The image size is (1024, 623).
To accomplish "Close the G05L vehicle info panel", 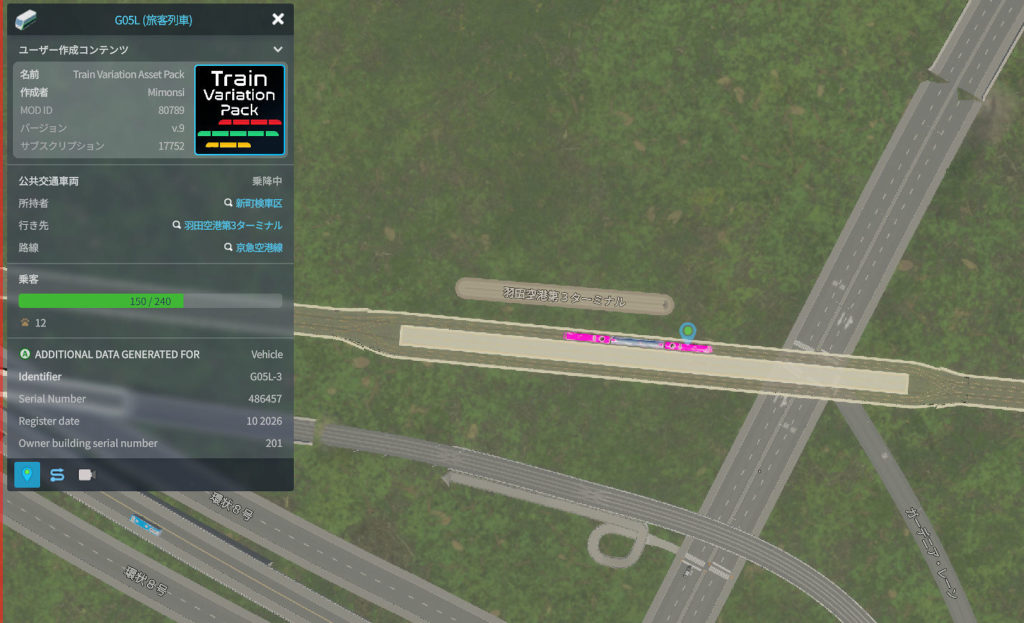I will (278, 19).
